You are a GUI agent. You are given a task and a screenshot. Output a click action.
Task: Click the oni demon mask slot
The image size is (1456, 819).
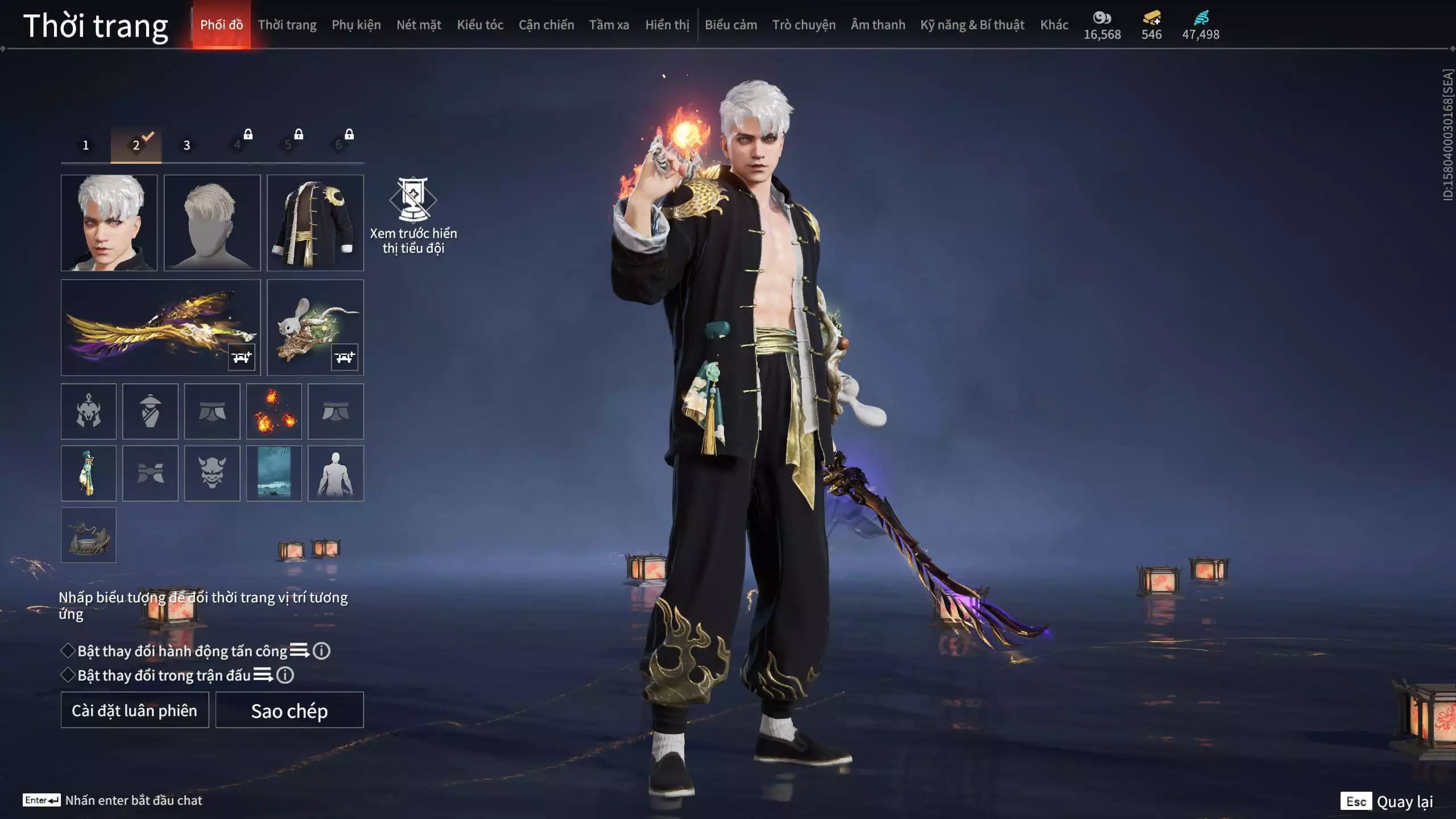[213, 473]
